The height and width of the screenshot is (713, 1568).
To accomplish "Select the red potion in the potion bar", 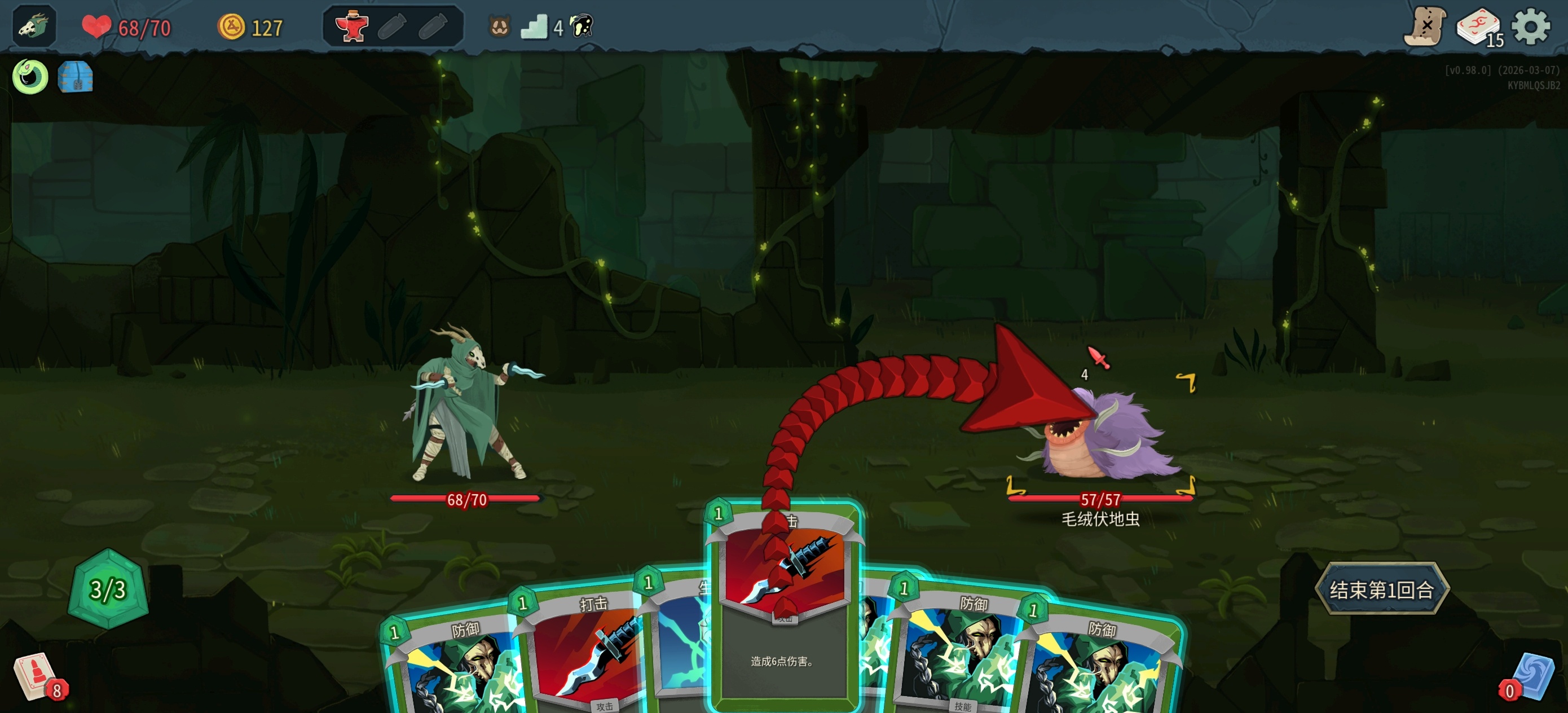I will pos(353,27).
